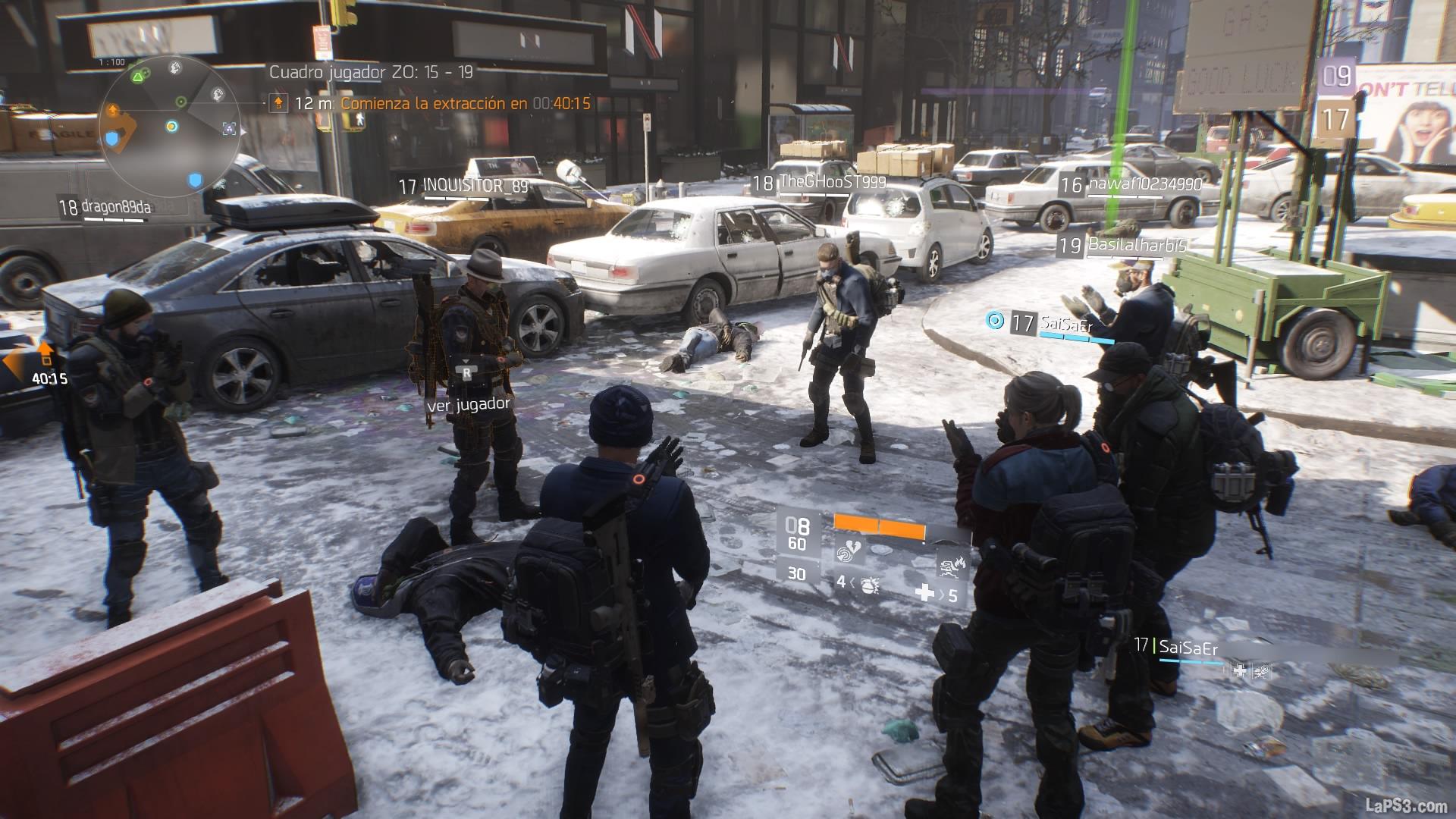1456x819 pixels.
Task: Use the medkit cross icon
Action: click(924, 592)
